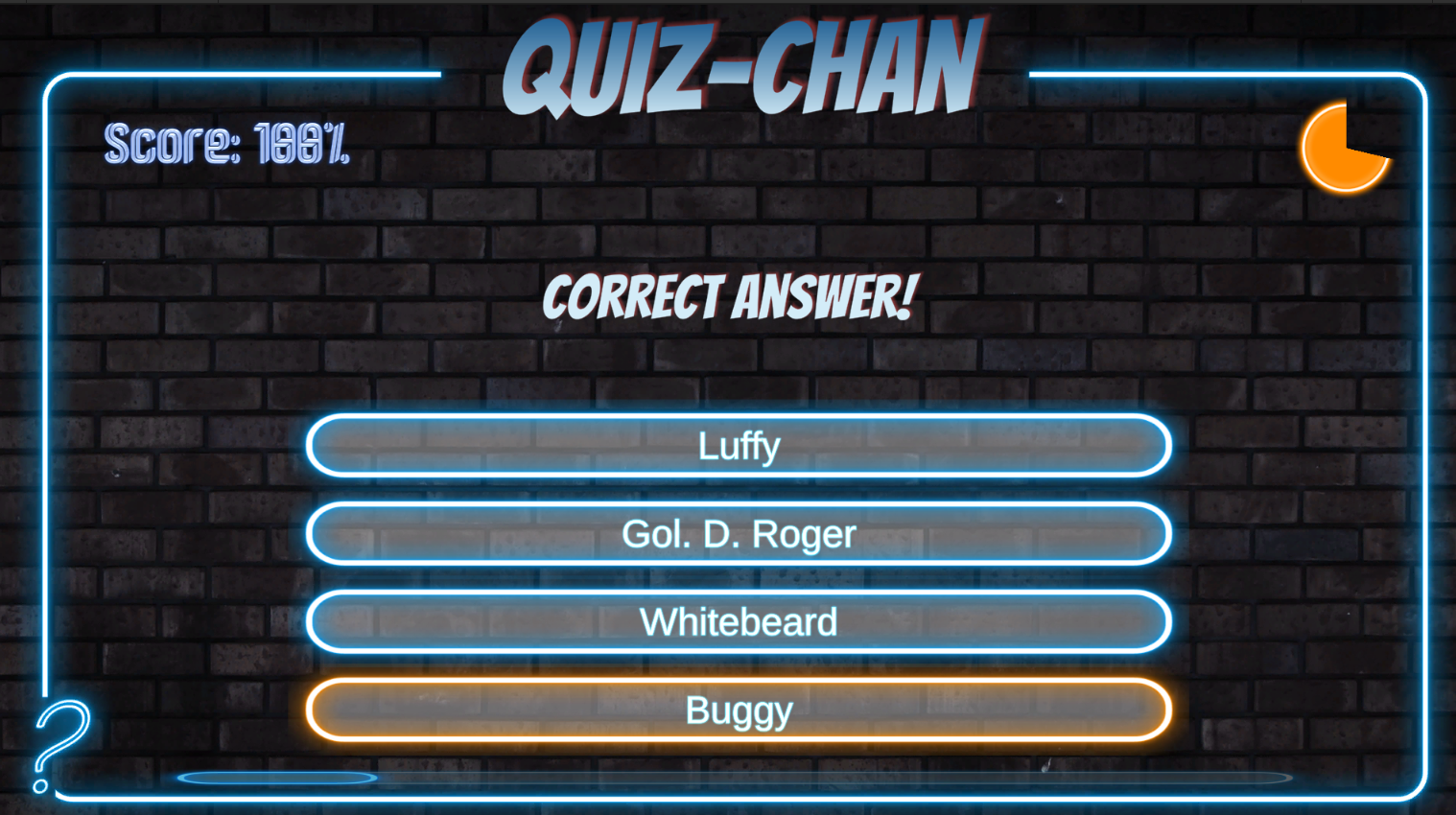Open the answer reveal banner reading CORRECT ANSWER!
This screenshot has width=1456, height=815.
pyautogui.click(x=731, y=297)
